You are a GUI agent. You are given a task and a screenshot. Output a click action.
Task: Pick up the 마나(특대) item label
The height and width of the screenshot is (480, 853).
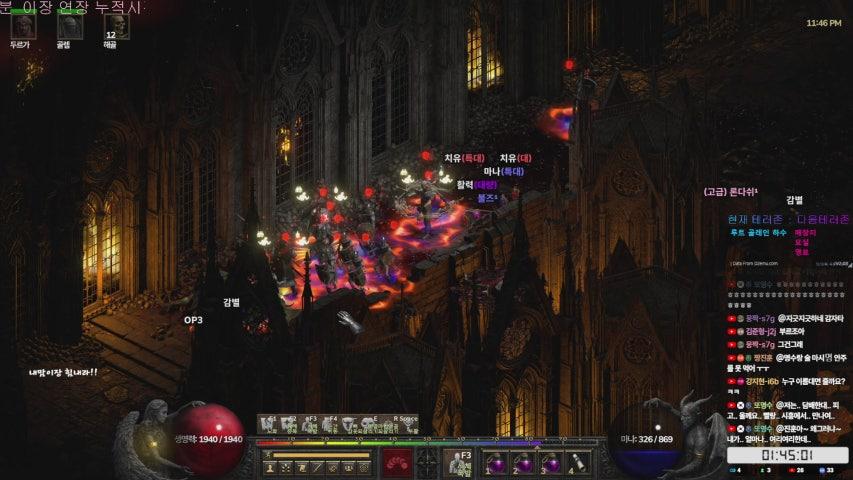(x=504, y=171)
